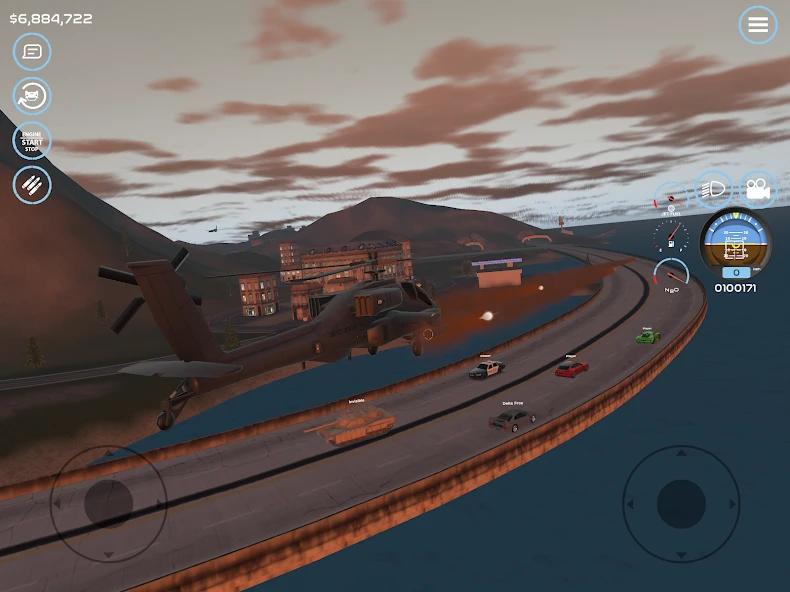Tap the vehicle reset/respawn icon
Viewport: 790px width, 592px height.
32,96
